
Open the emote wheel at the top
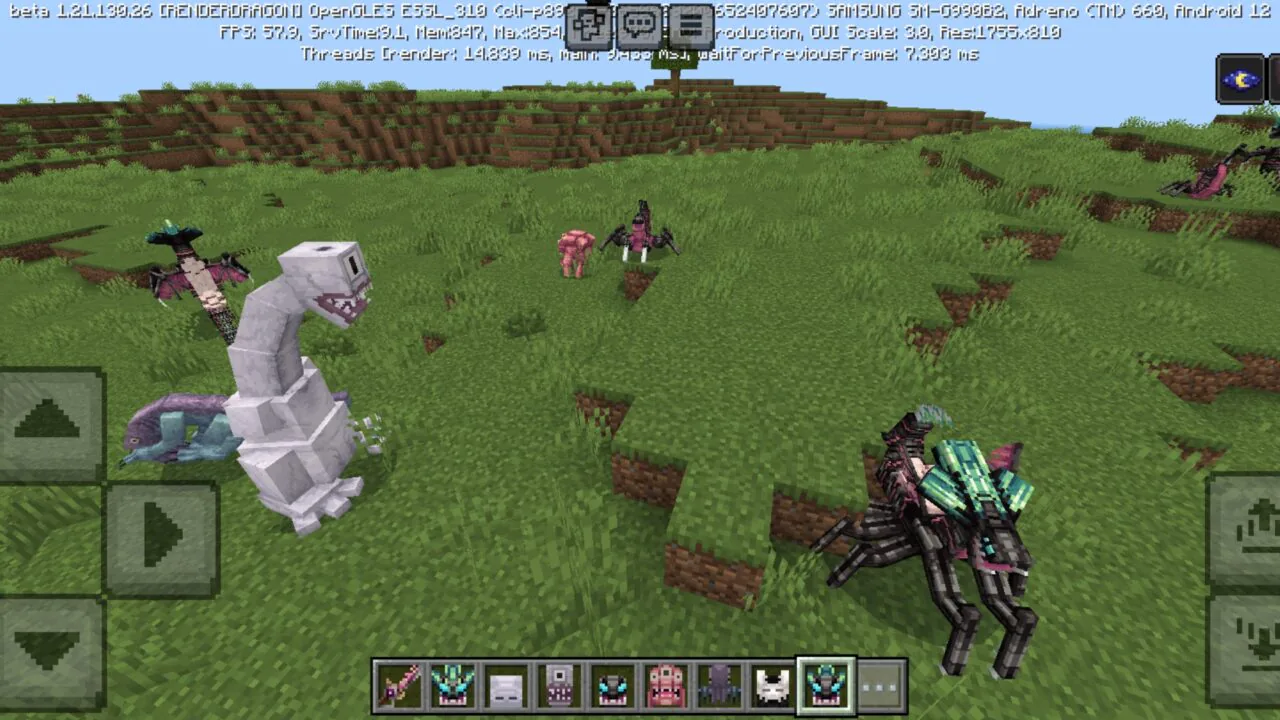click(588, 22)
